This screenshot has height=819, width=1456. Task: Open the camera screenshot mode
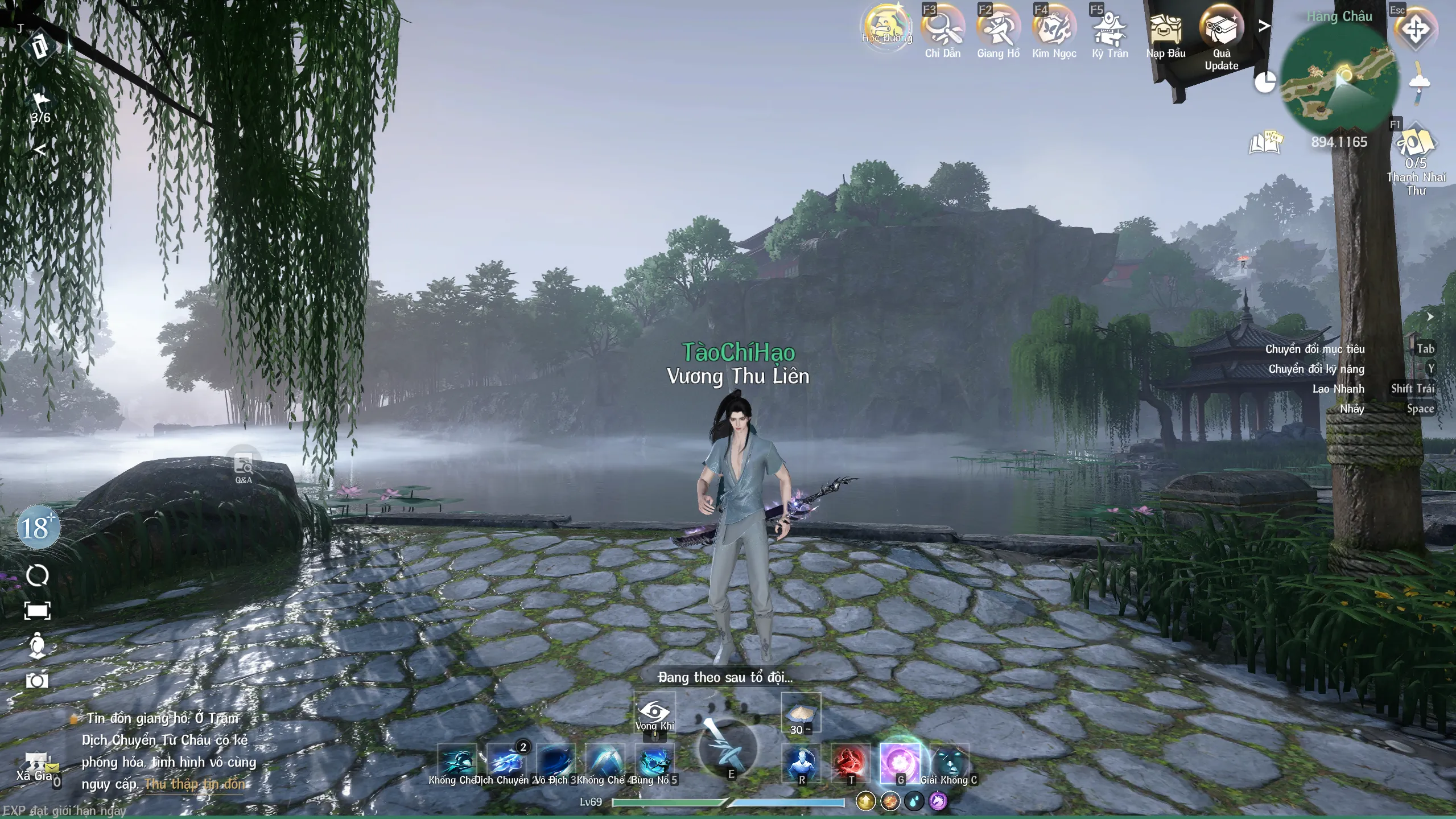[37, 681]
